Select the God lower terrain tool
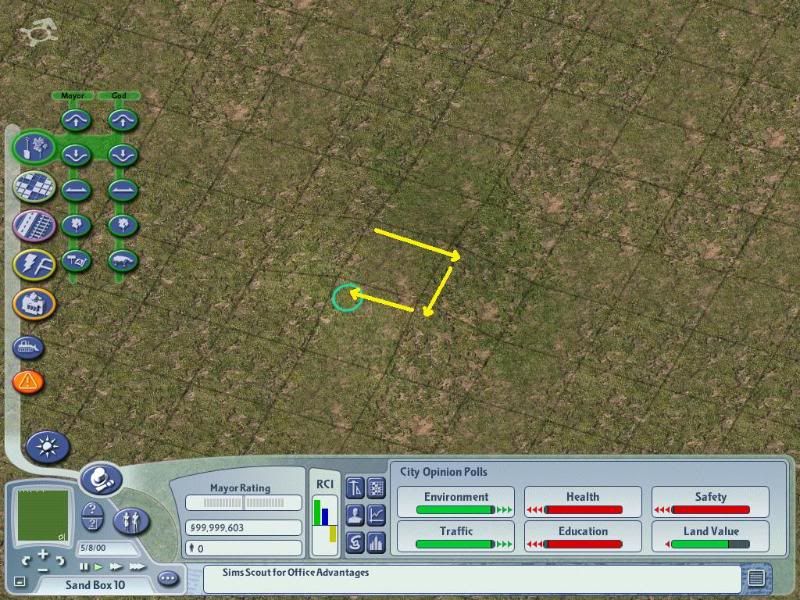Screen dimensions: 800x600 121,155
